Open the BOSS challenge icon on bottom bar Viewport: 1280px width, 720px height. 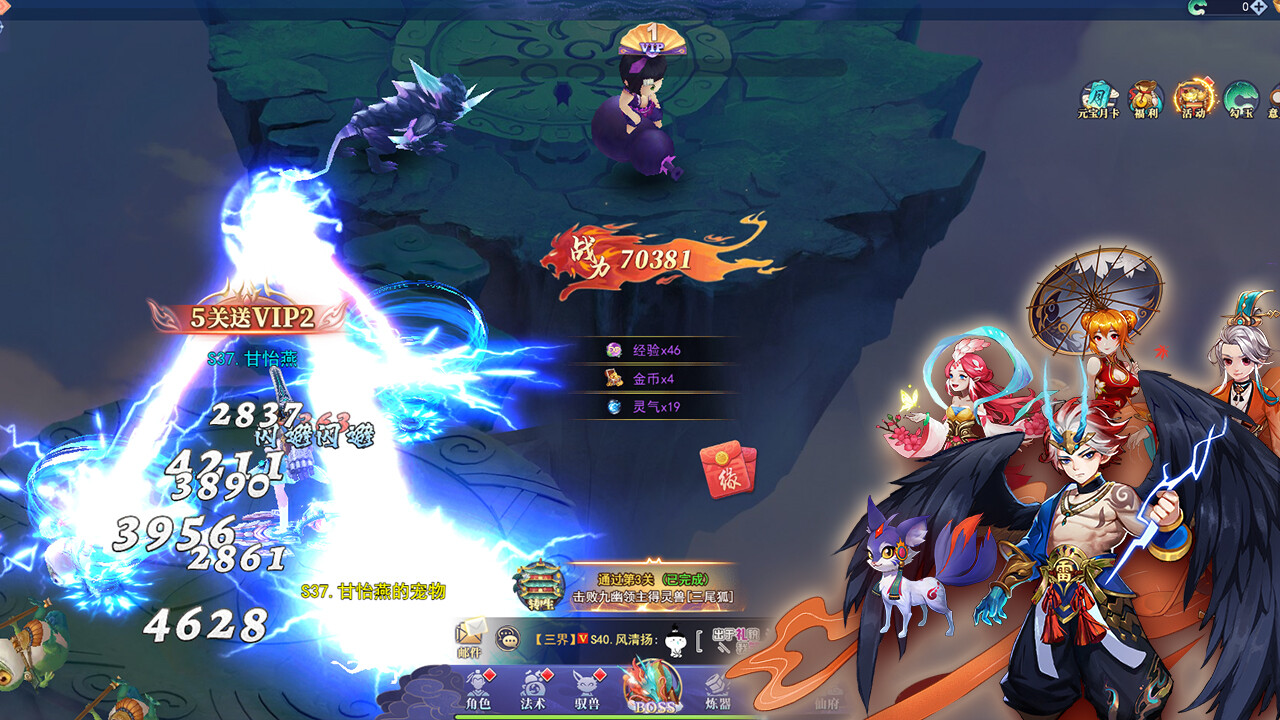pos(652,690)
